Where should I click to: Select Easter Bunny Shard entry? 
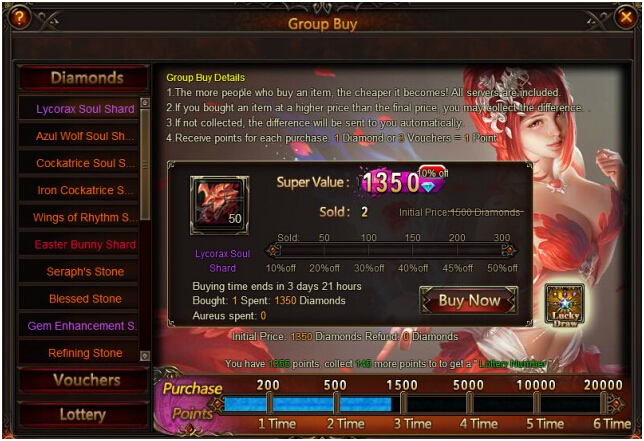point(85,244)
